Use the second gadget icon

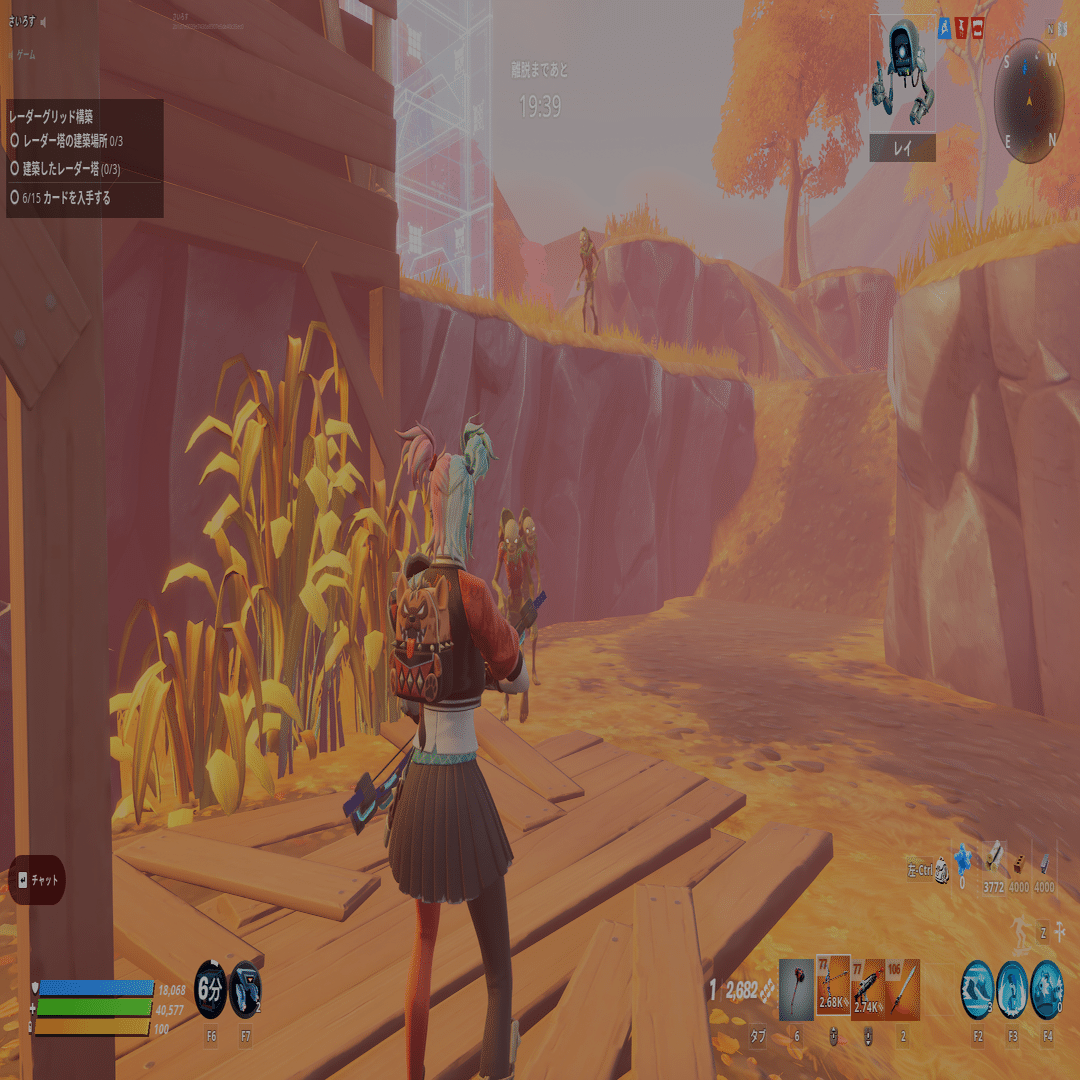tap(246, 989)
